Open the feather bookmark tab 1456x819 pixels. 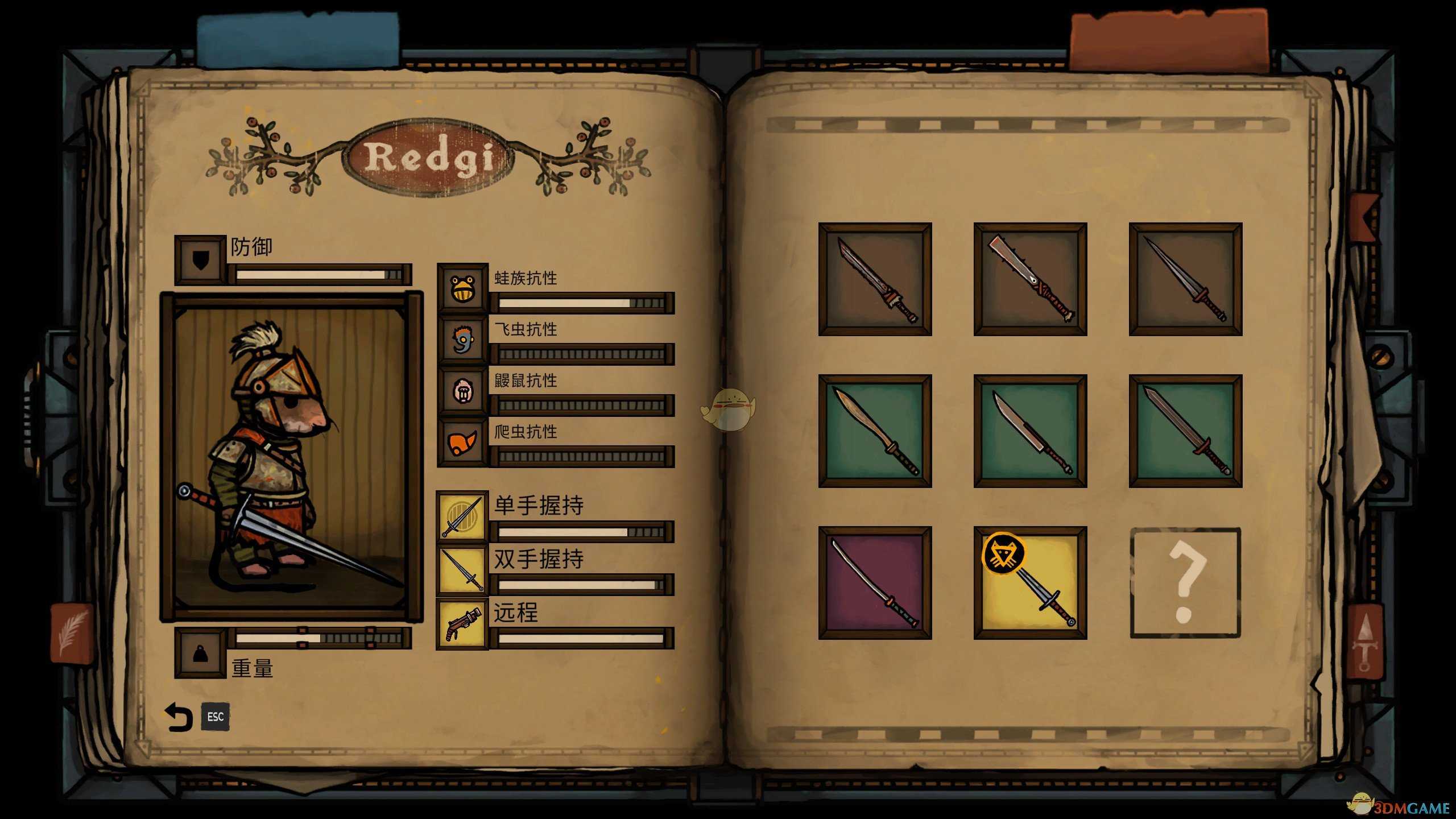tap(72, 633)
